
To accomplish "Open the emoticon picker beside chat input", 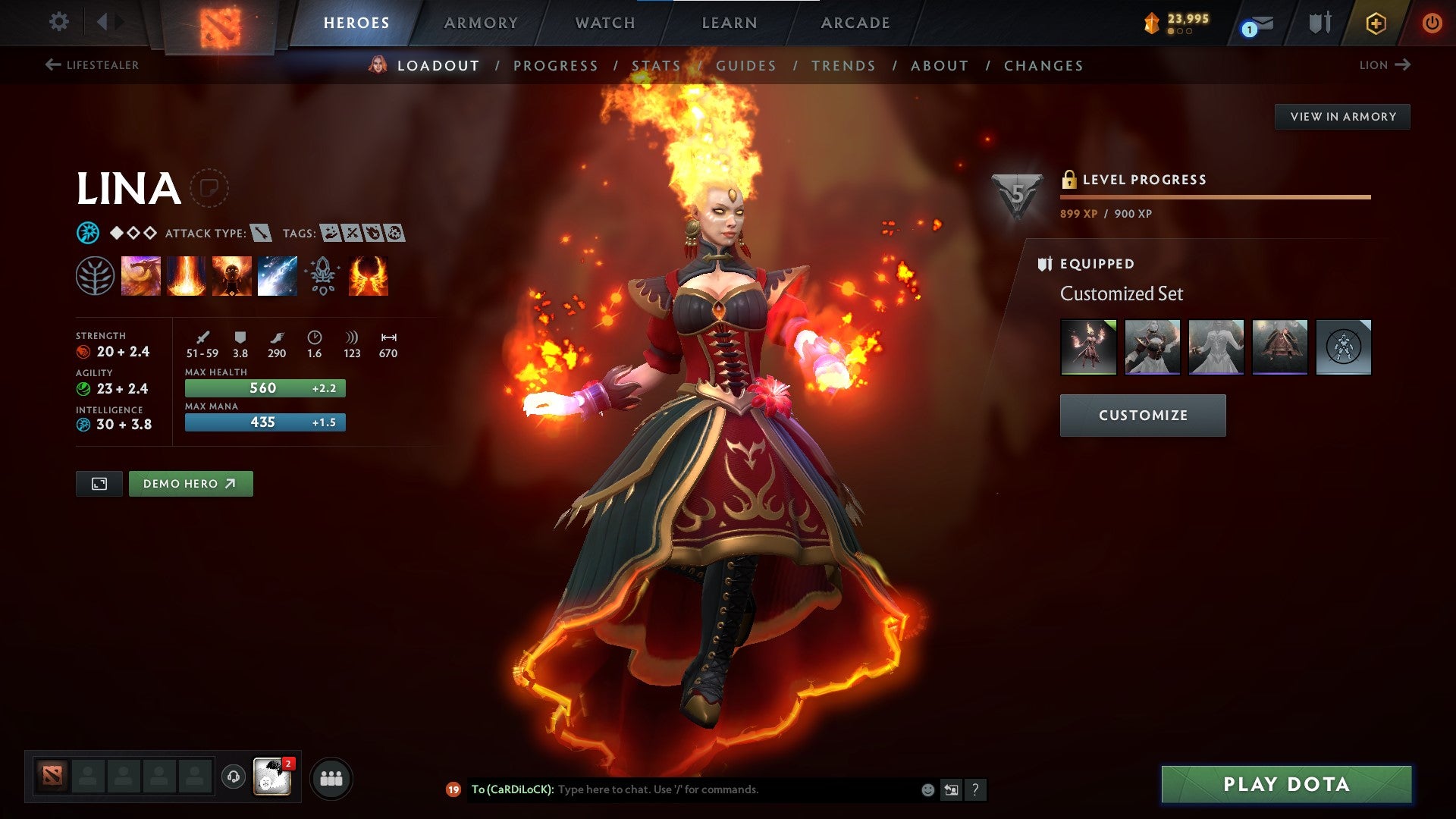I will click(926, 789).
